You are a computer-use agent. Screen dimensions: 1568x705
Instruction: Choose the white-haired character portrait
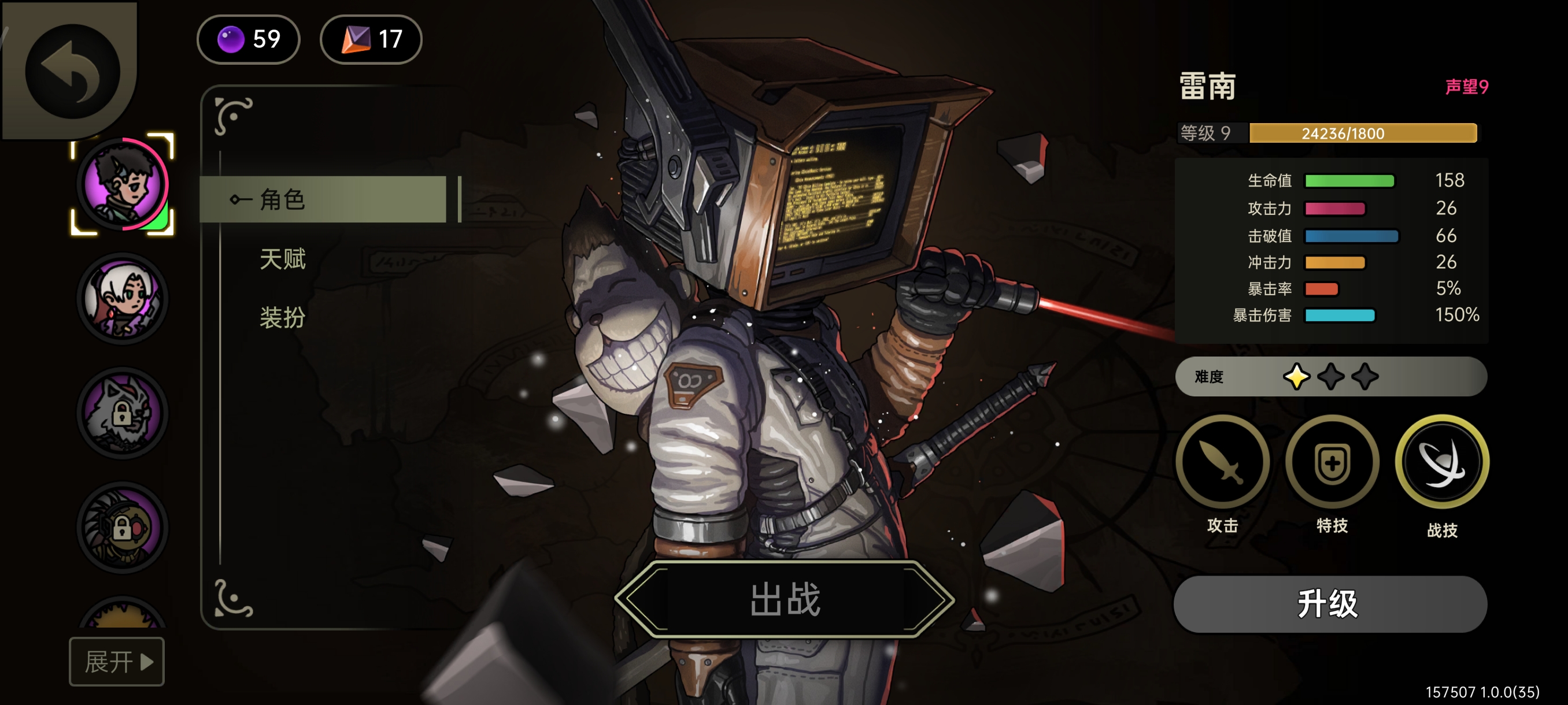123,299
